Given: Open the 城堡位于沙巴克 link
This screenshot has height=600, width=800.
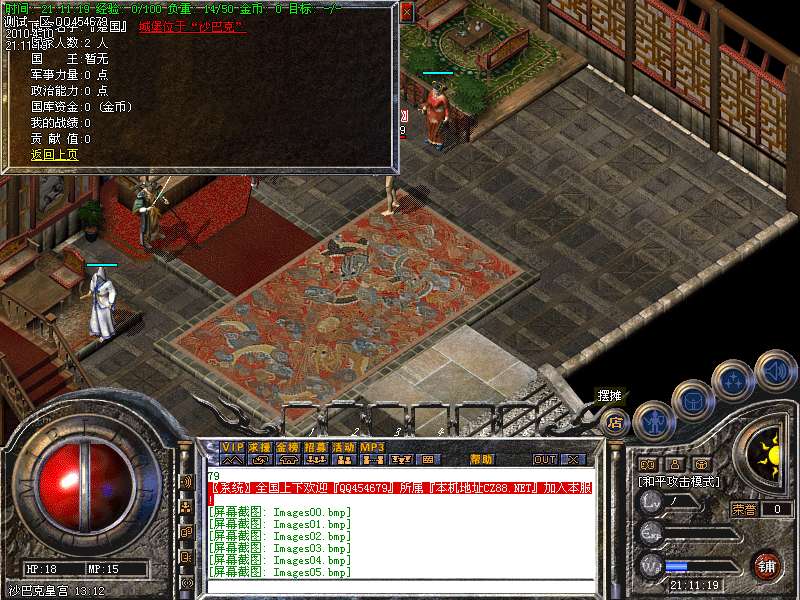Looking at the screenshot, I should pos(192,27).
